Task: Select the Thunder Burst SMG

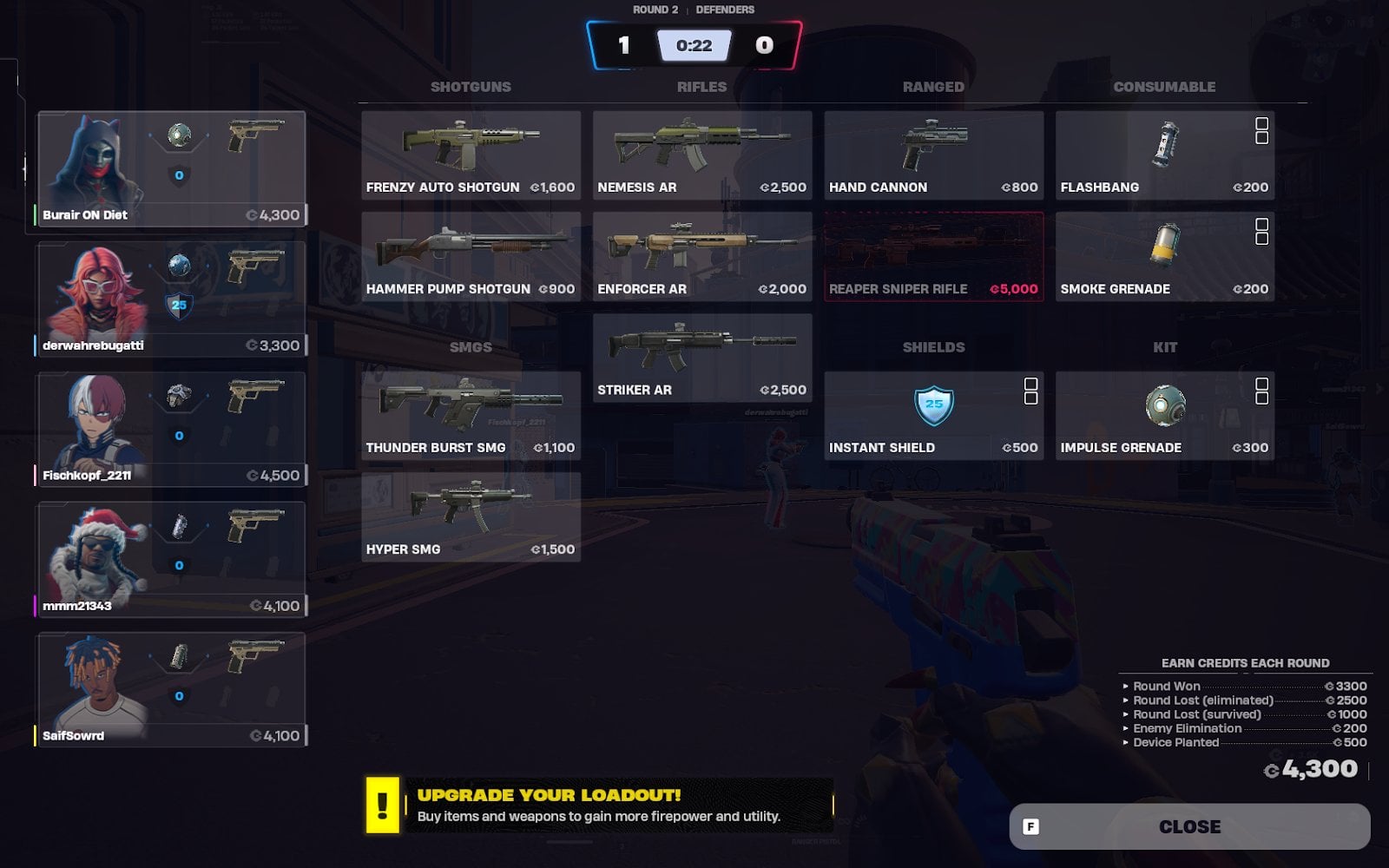Action: coord(471,415)
